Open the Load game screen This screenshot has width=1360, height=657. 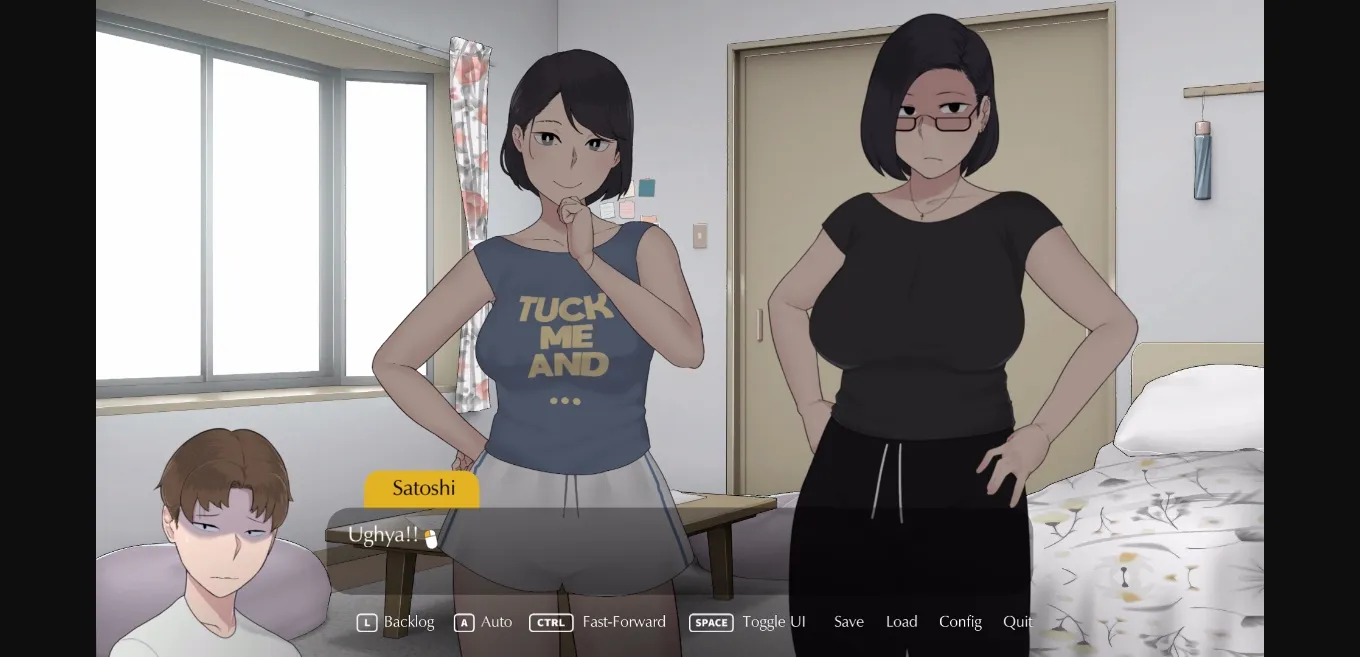(901, 622)
